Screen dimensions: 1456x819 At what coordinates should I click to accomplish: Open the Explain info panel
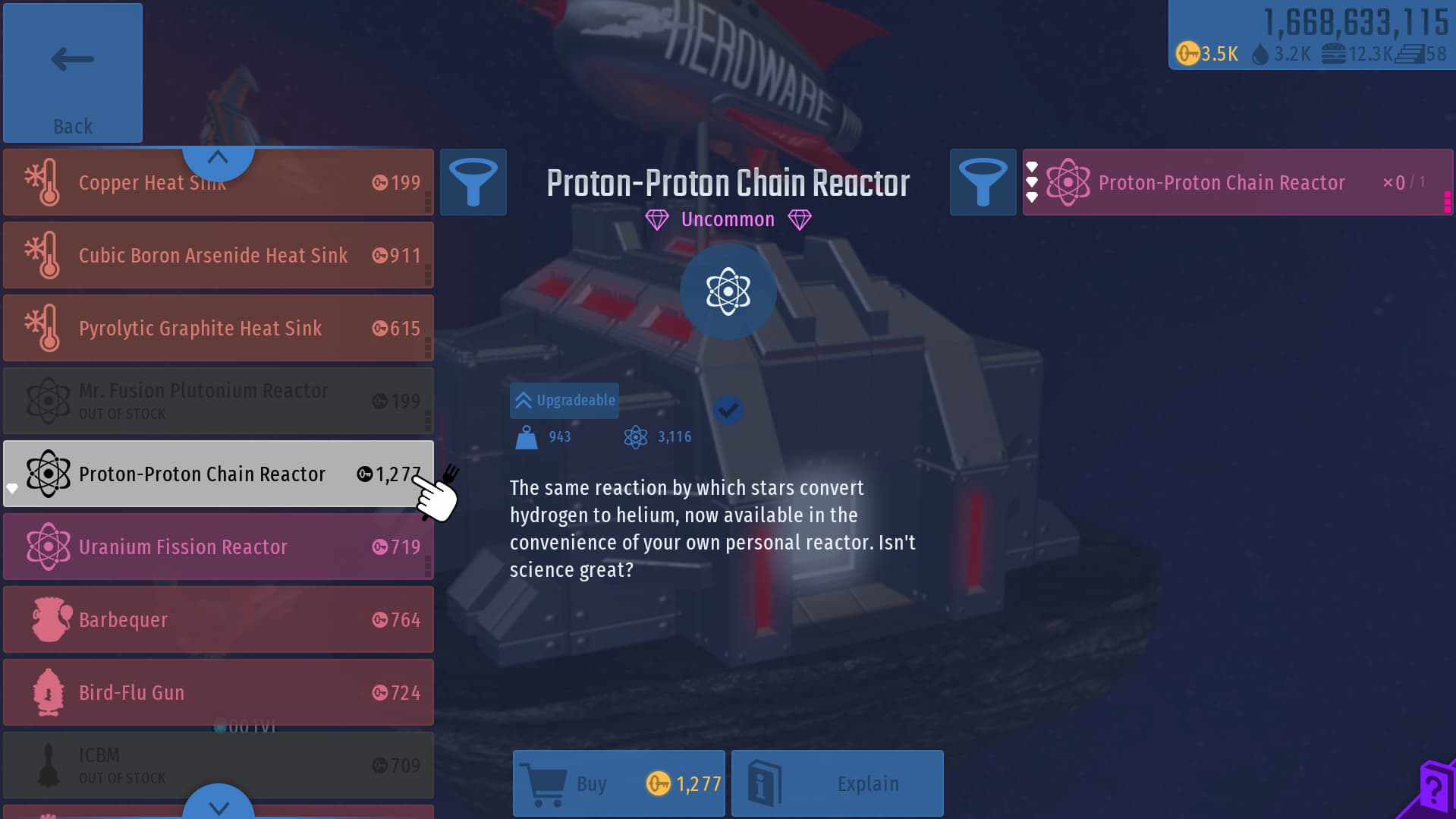pyautogui.click(x=838, y=783)
